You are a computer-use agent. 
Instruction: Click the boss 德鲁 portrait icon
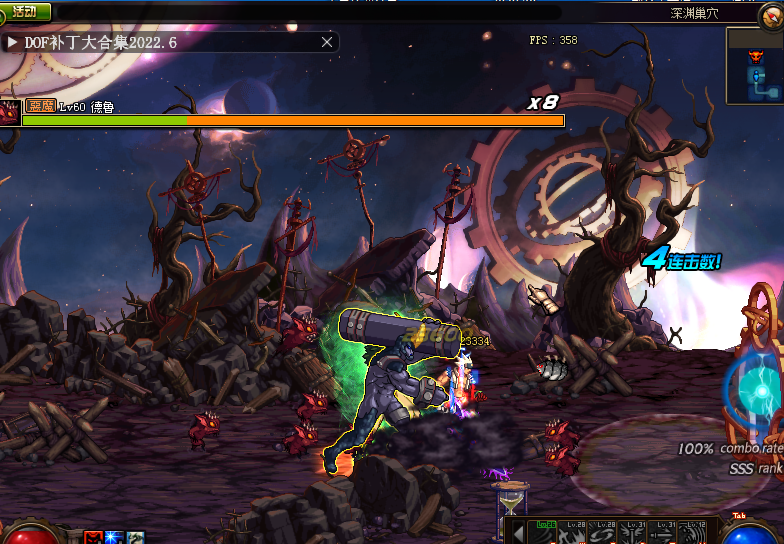(10, 112)
